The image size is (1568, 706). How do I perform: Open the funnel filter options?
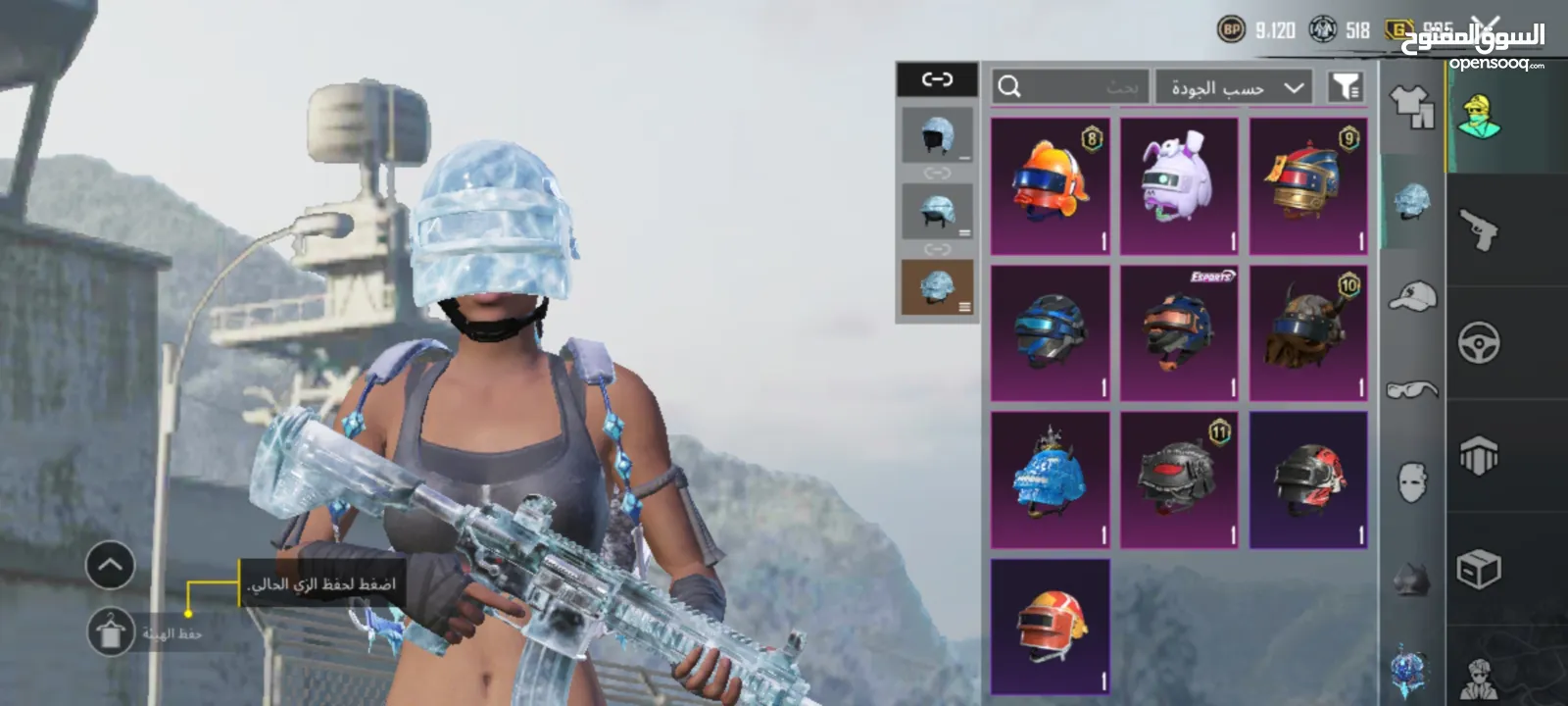click(1347, 87)
